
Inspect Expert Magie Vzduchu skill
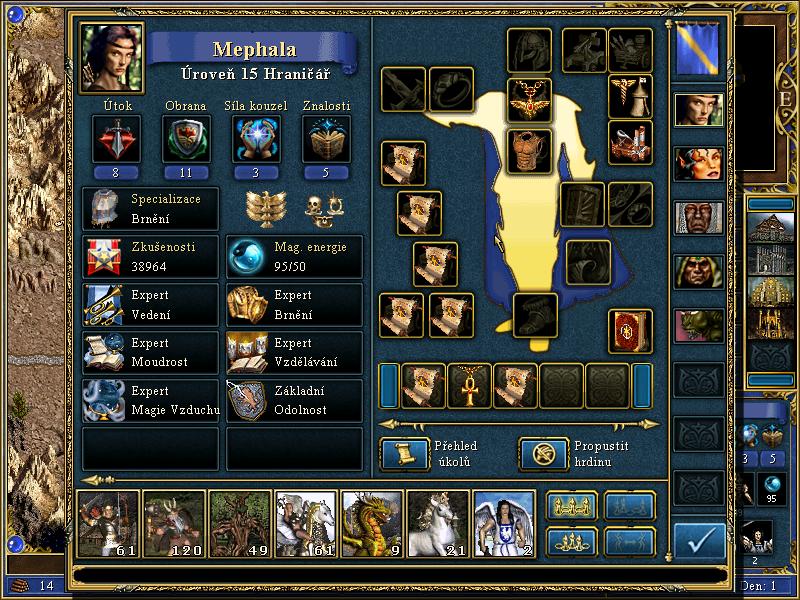pos(150,400)
